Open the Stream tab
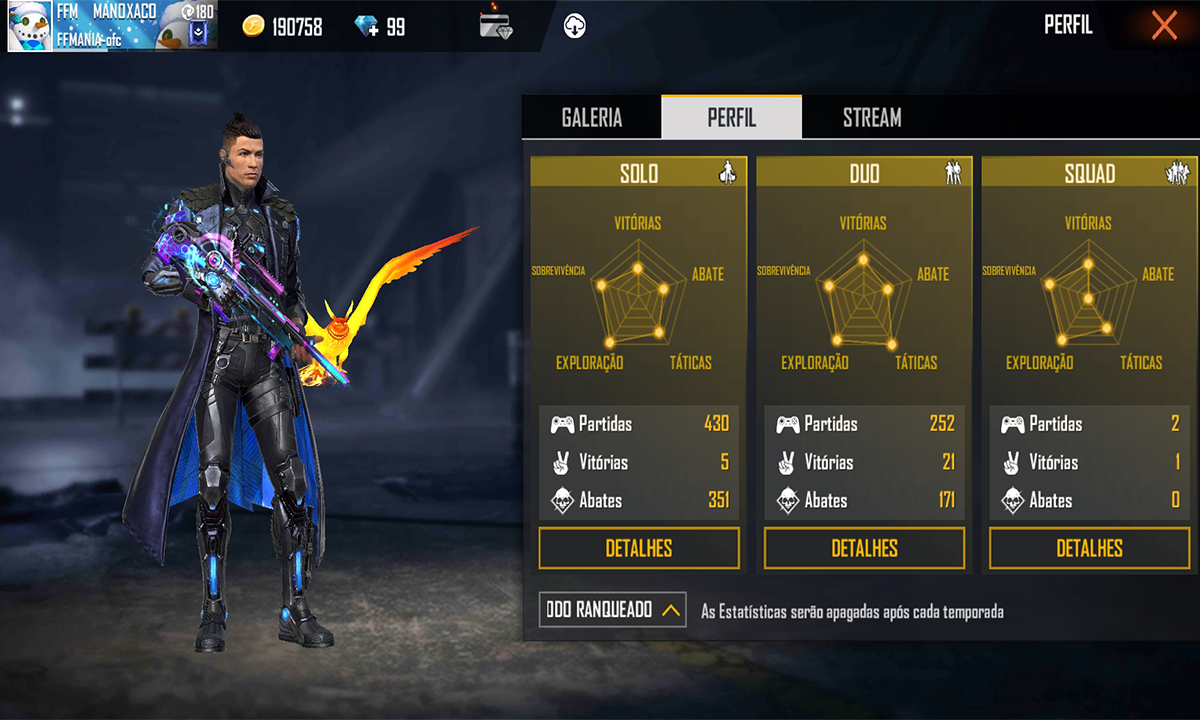This screenshot has width=1200, height=720. click(872, 118)
